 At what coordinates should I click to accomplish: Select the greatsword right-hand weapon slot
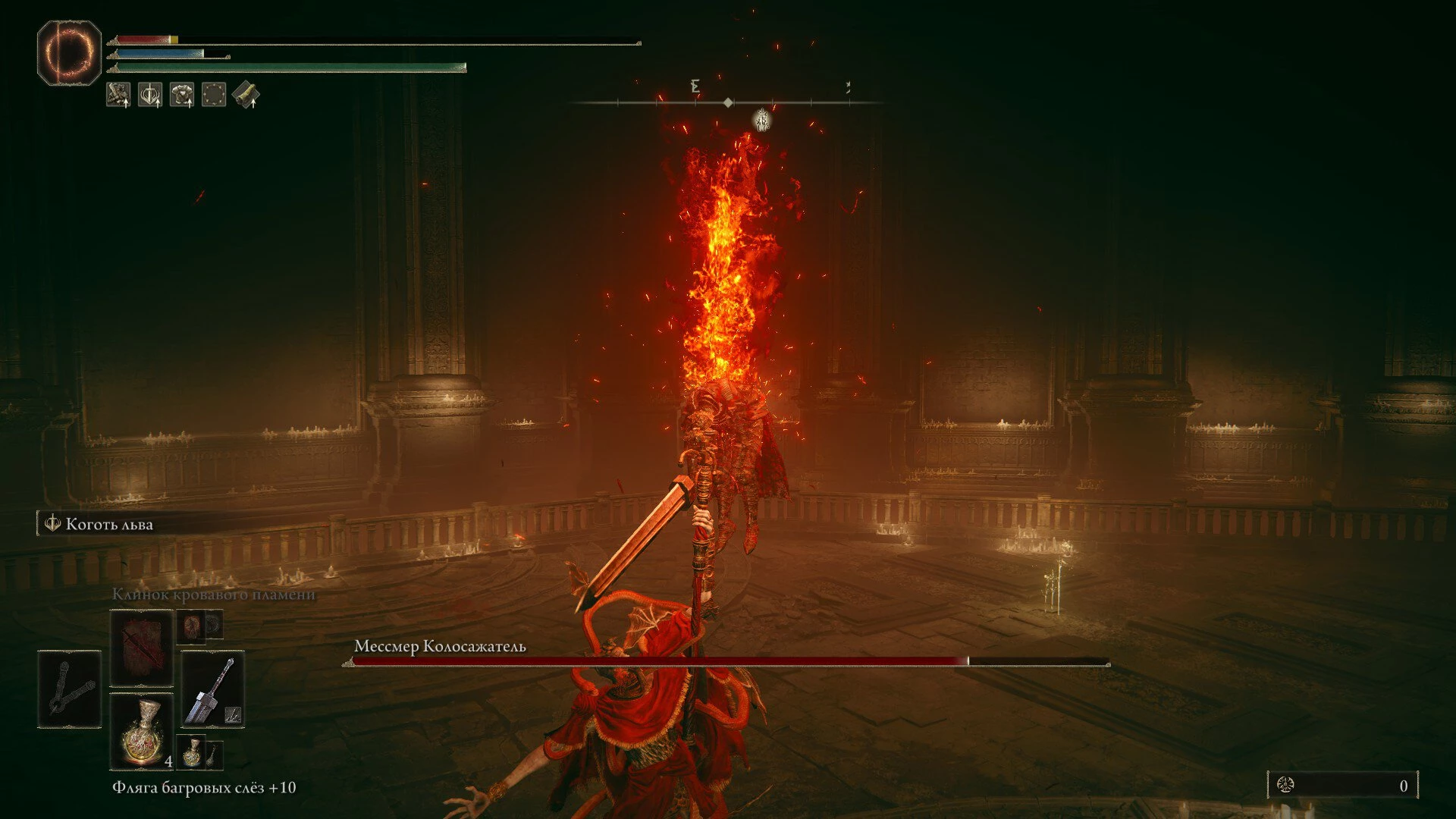point(213,689)
